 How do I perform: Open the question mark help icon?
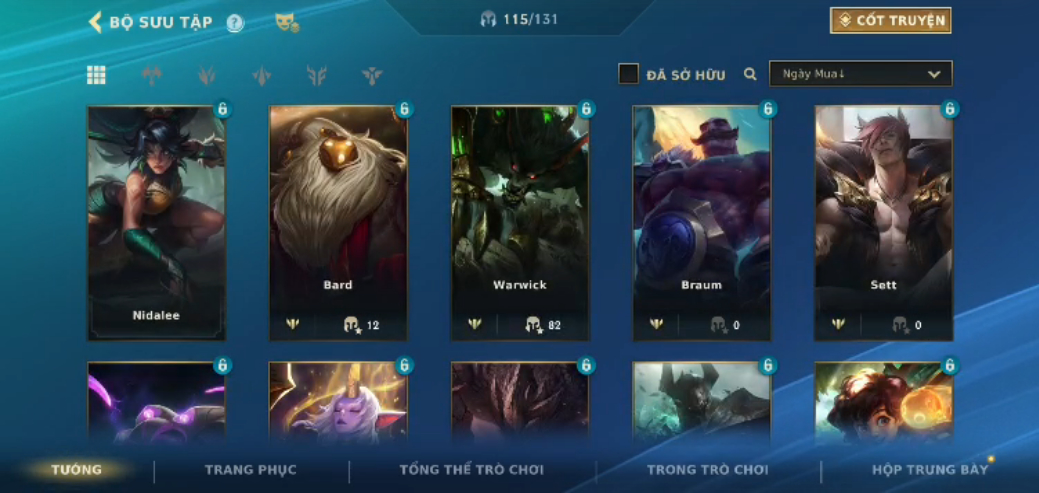pyautogui.click(x=235, y=23)
